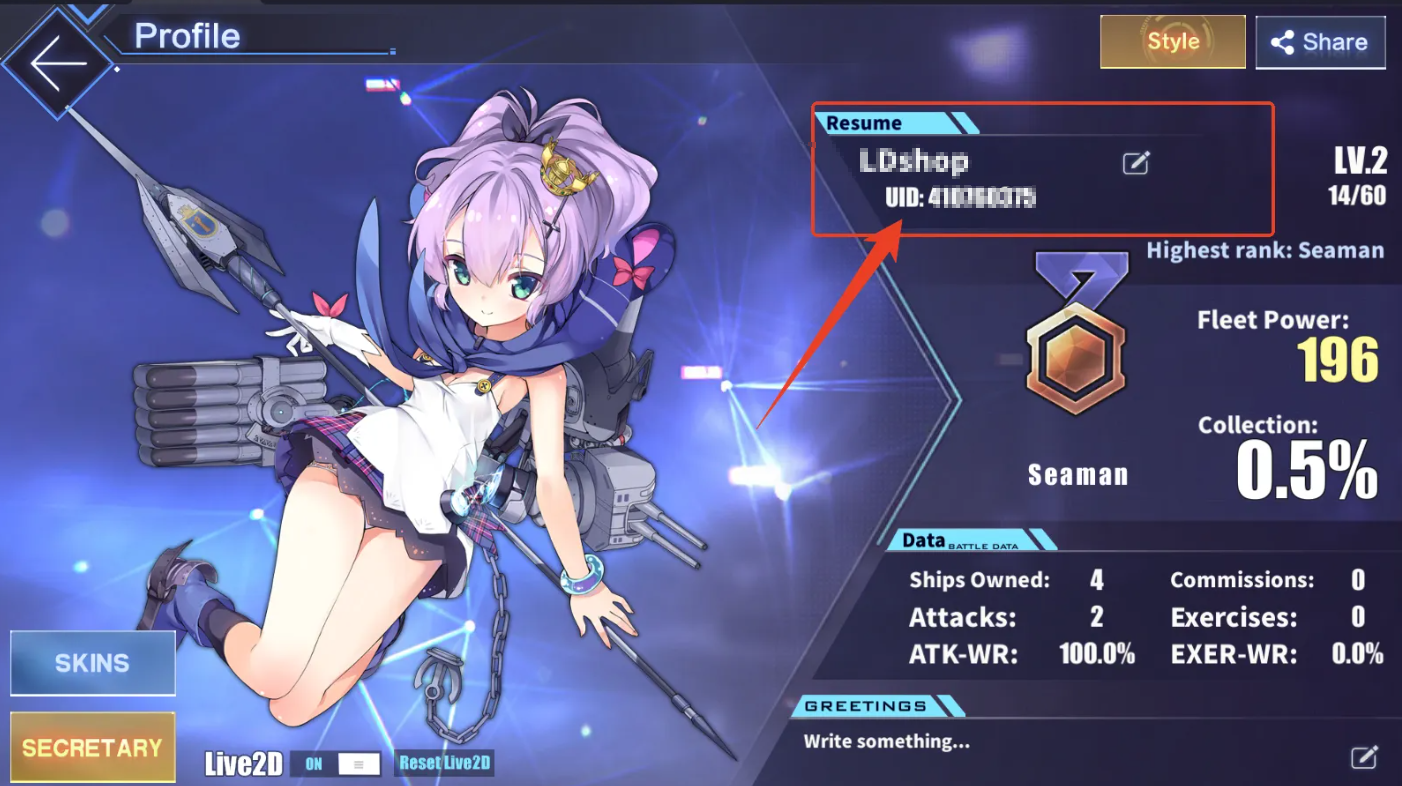
Task: Edit username via the pencil icon
Action: [1135, 163]
